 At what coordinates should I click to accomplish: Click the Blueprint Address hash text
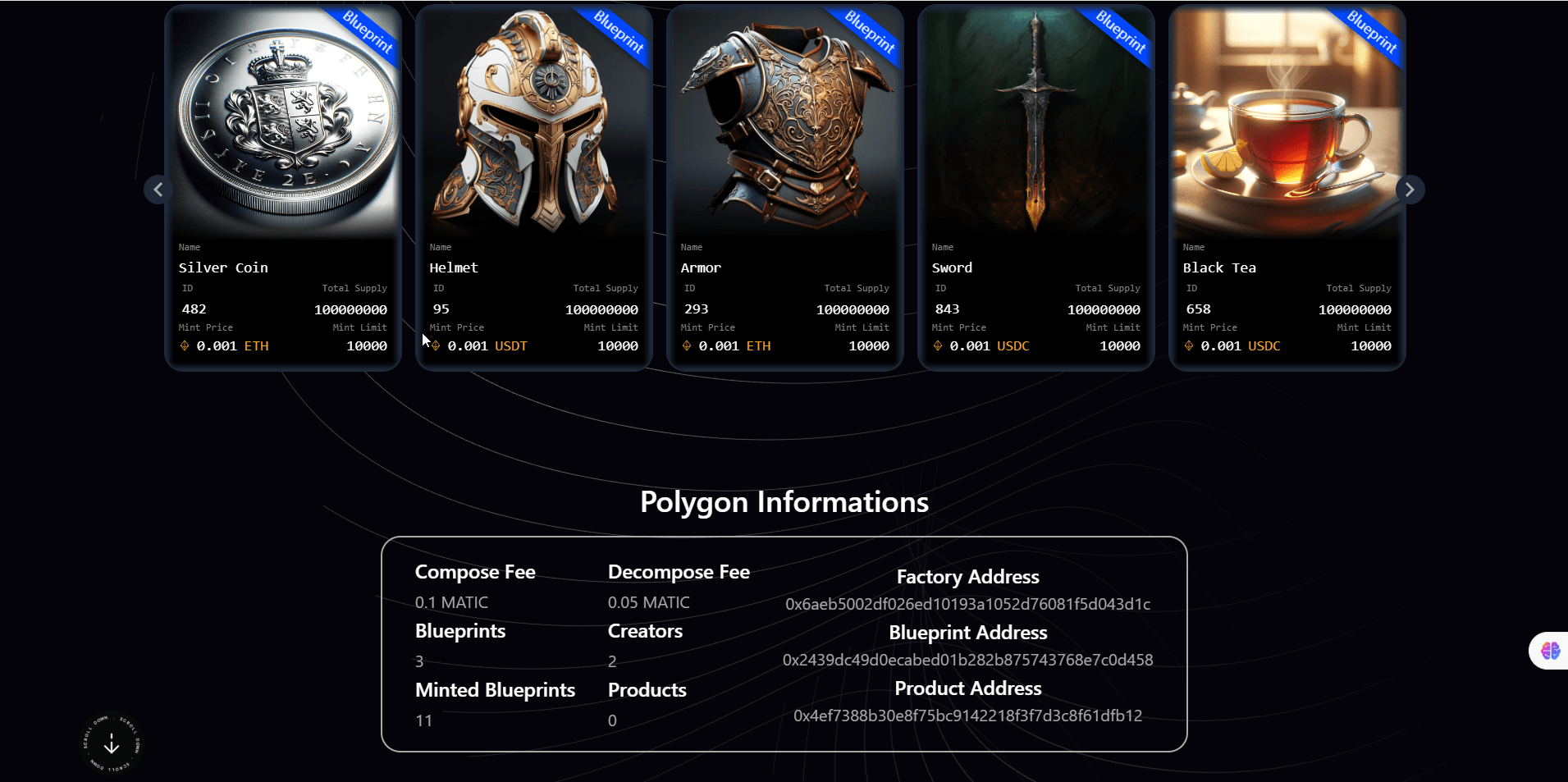967,659
